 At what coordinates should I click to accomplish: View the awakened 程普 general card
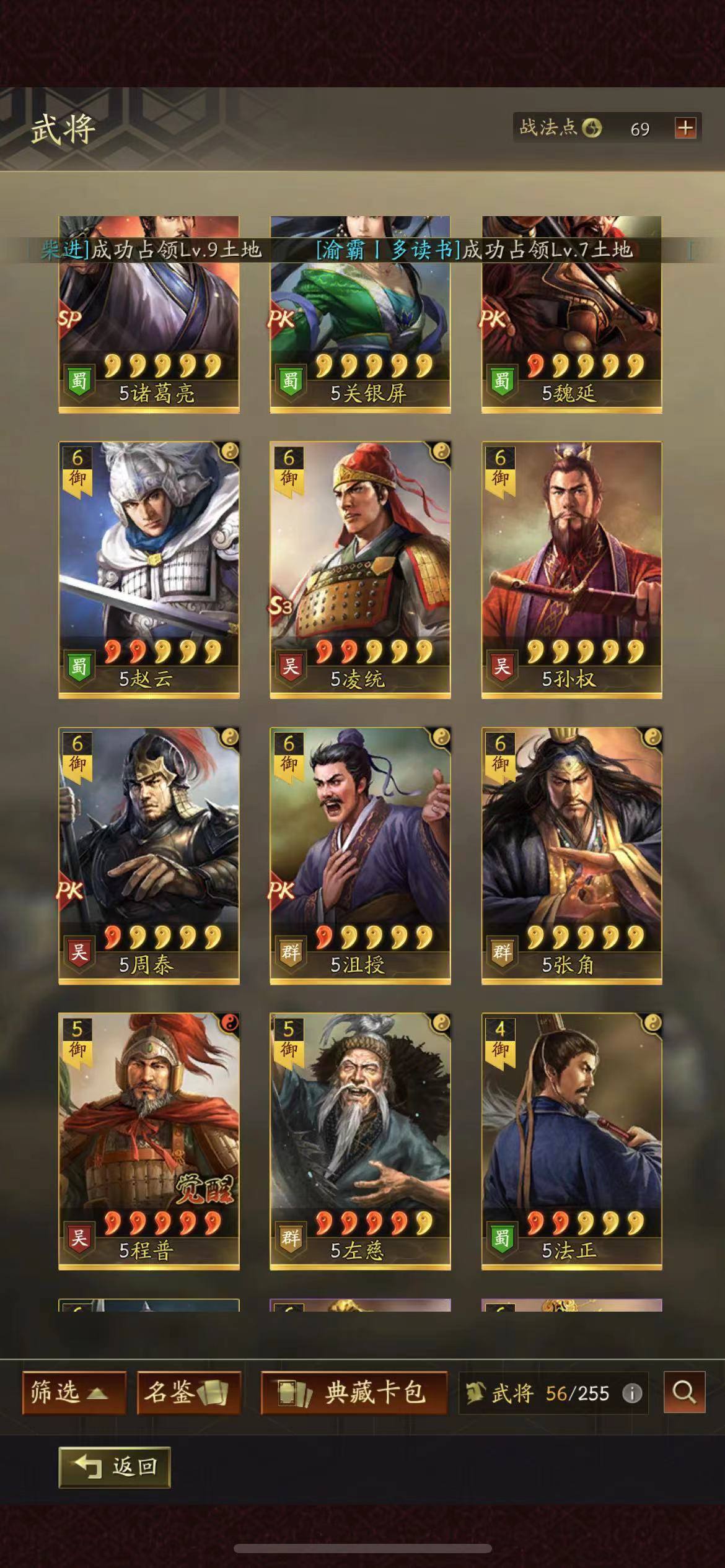tap(149, 1141)
